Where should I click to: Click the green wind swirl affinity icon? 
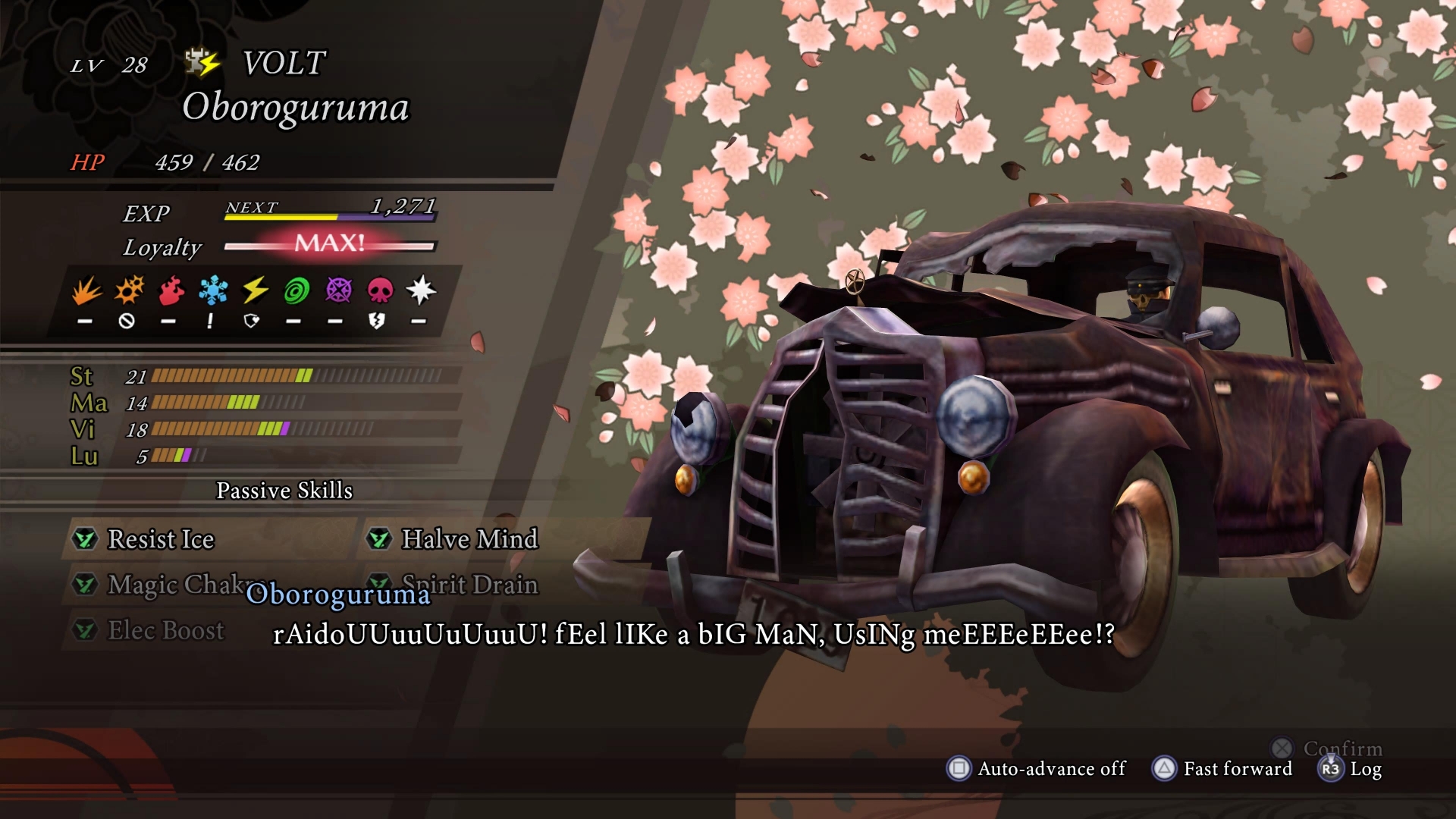297,290
